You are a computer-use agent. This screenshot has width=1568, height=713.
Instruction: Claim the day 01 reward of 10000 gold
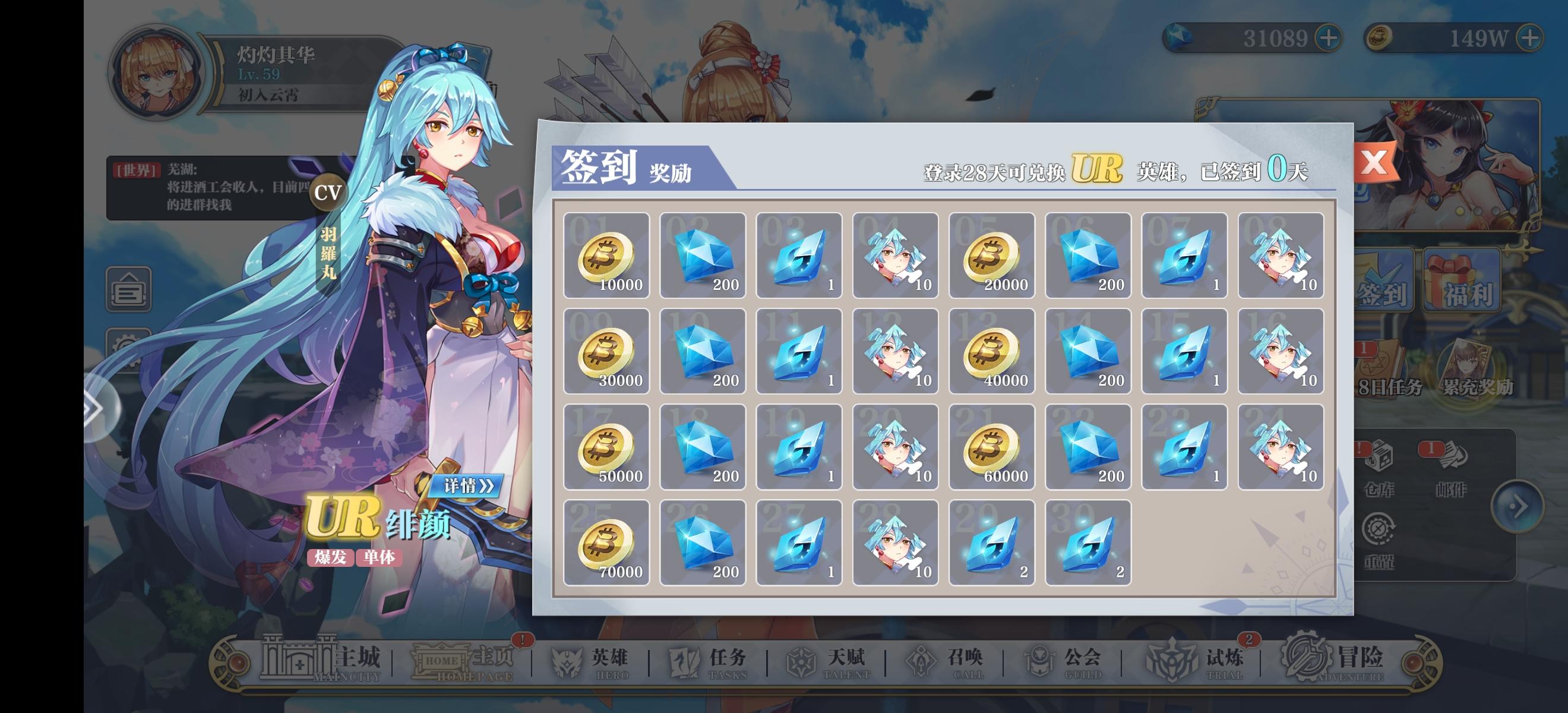tap(606, 255)
